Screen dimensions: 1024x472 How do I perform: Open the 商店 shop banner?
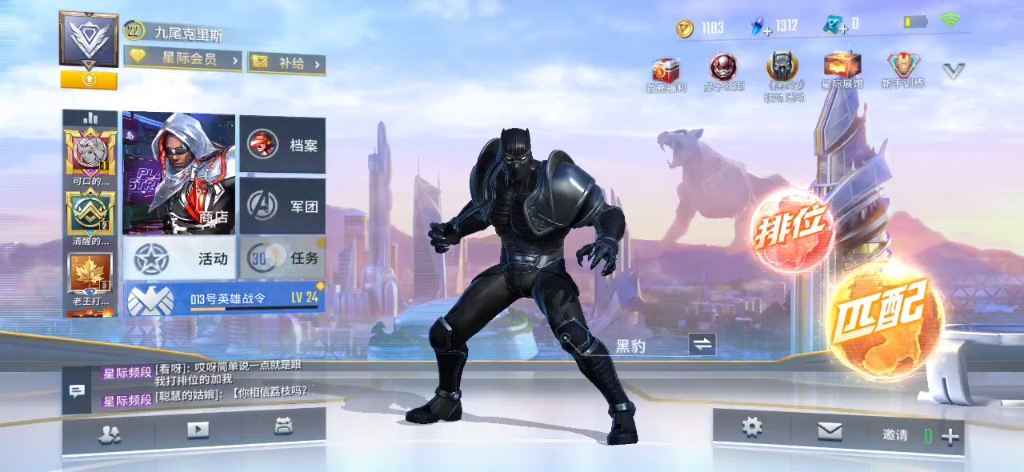178,174
